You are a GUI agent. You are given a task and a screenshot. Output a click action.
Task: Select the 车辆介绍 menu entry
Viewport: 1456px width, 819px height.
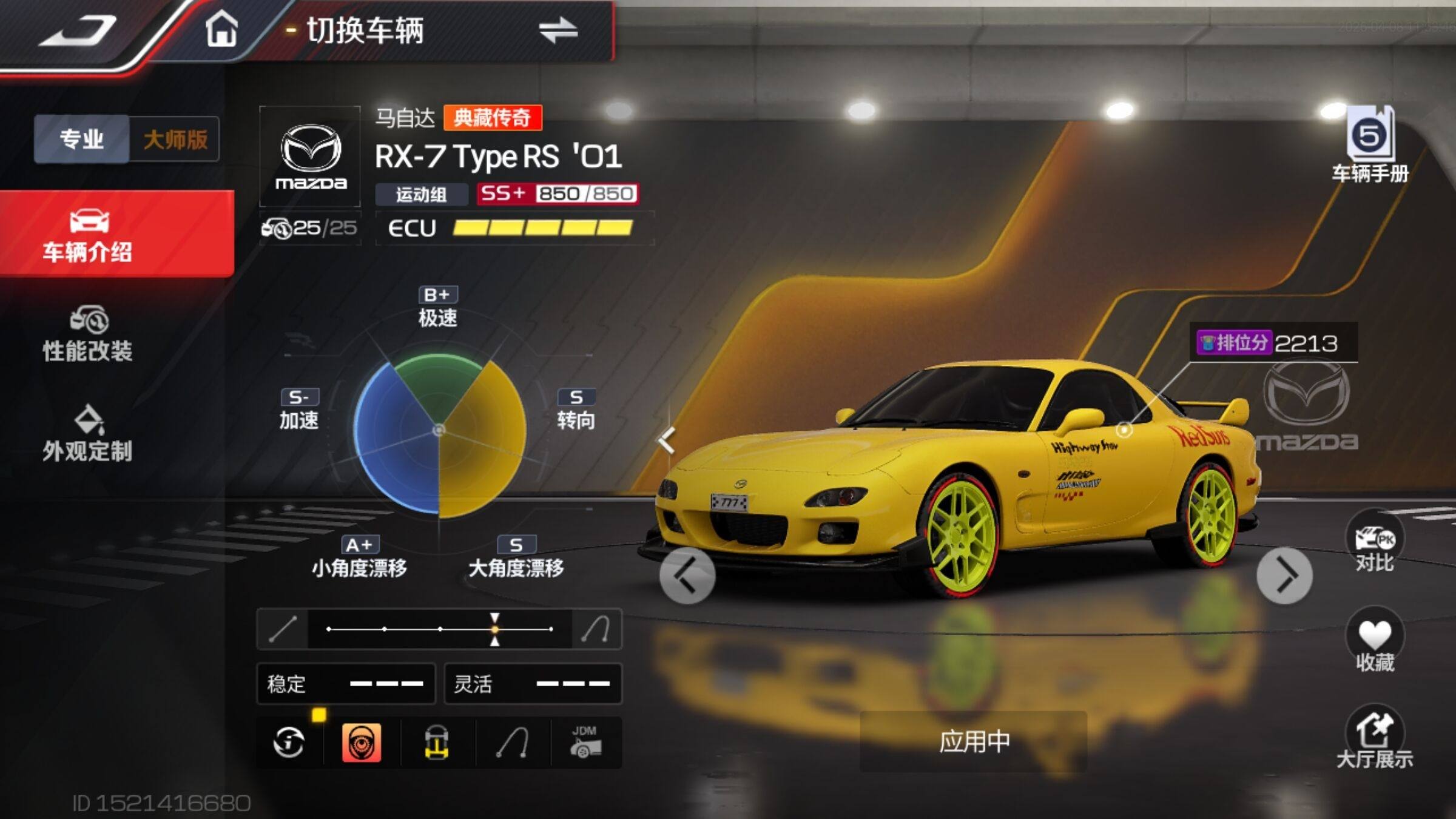coord(88,235)
